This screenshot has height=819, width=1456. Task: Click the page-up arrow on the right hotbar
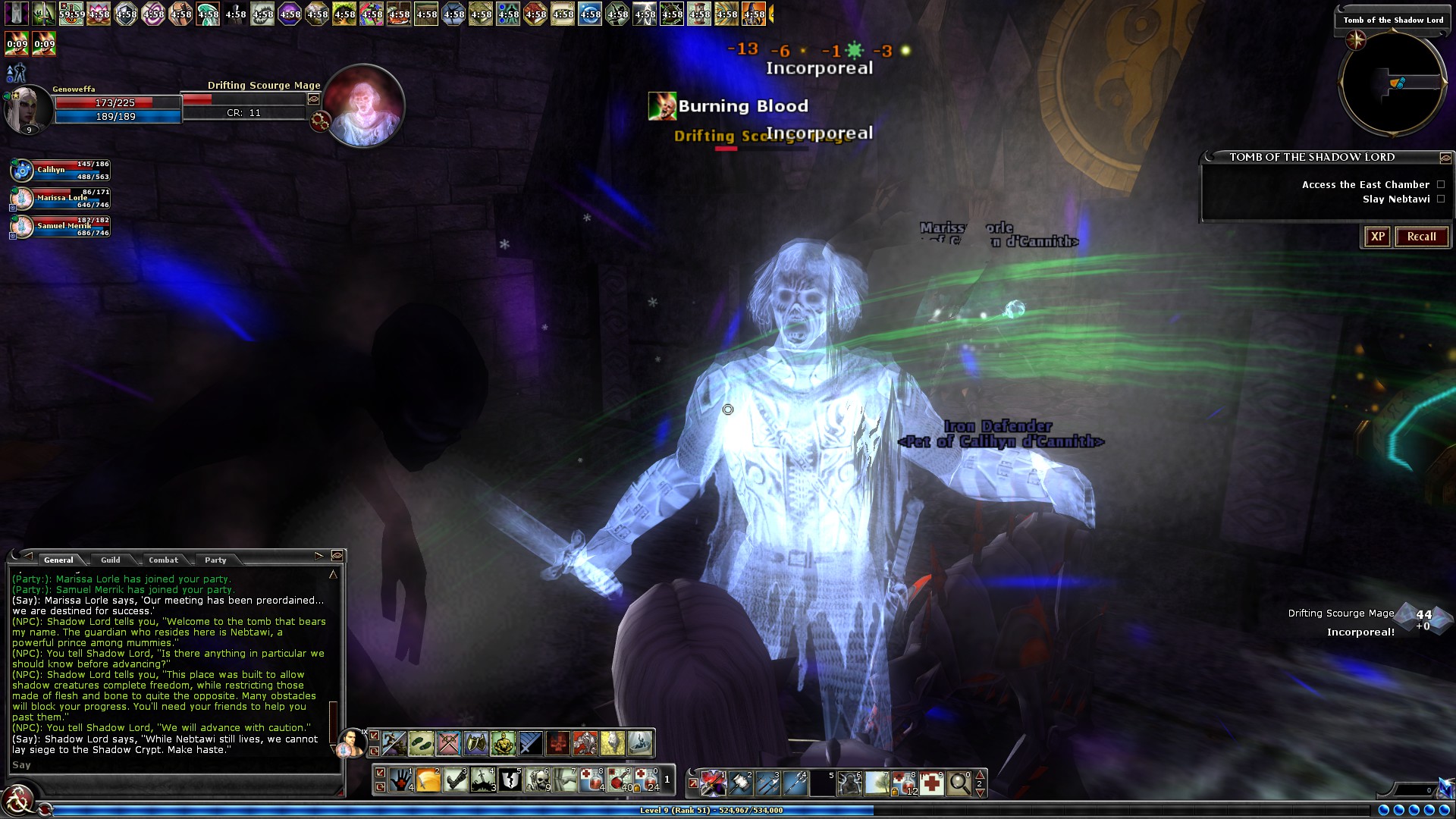(981, 775)
